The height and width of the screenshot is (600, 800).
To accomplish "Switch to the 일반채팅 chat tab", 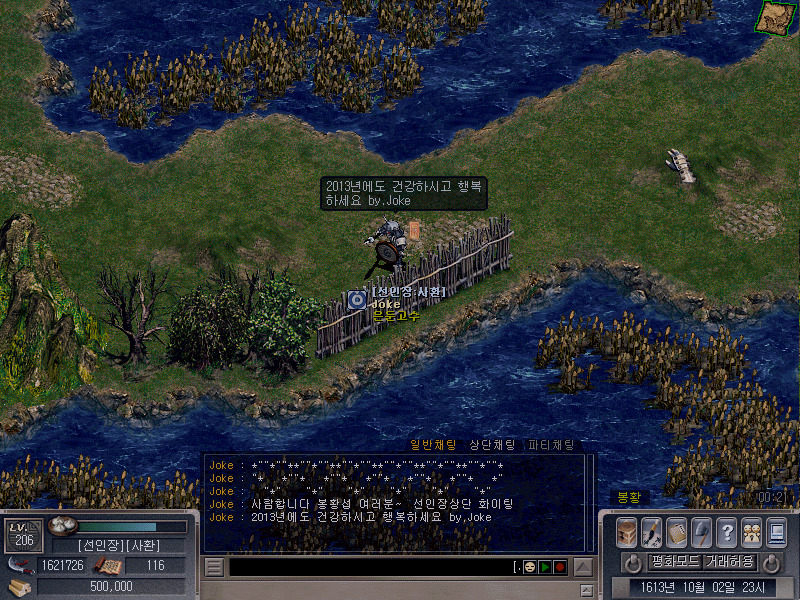I will coord(433,445).
